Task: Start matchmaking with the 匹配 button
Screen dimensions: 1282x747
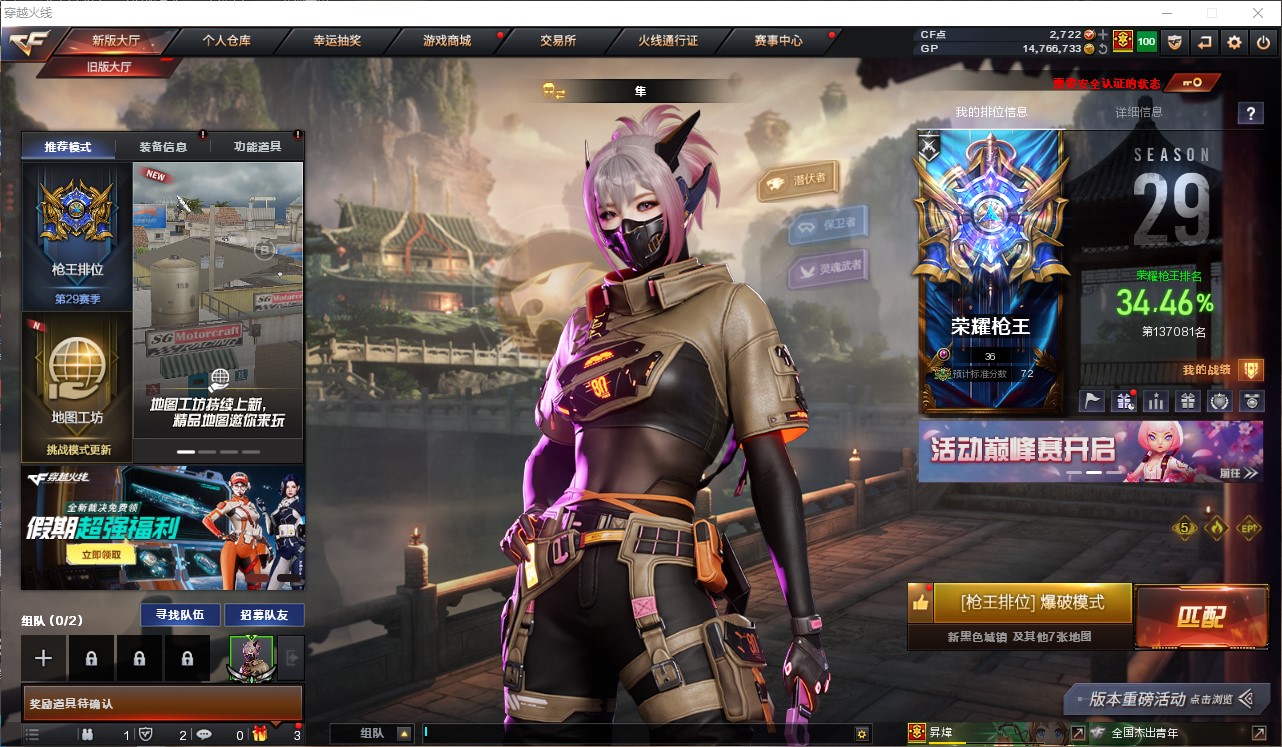Action: point(1201,616)
